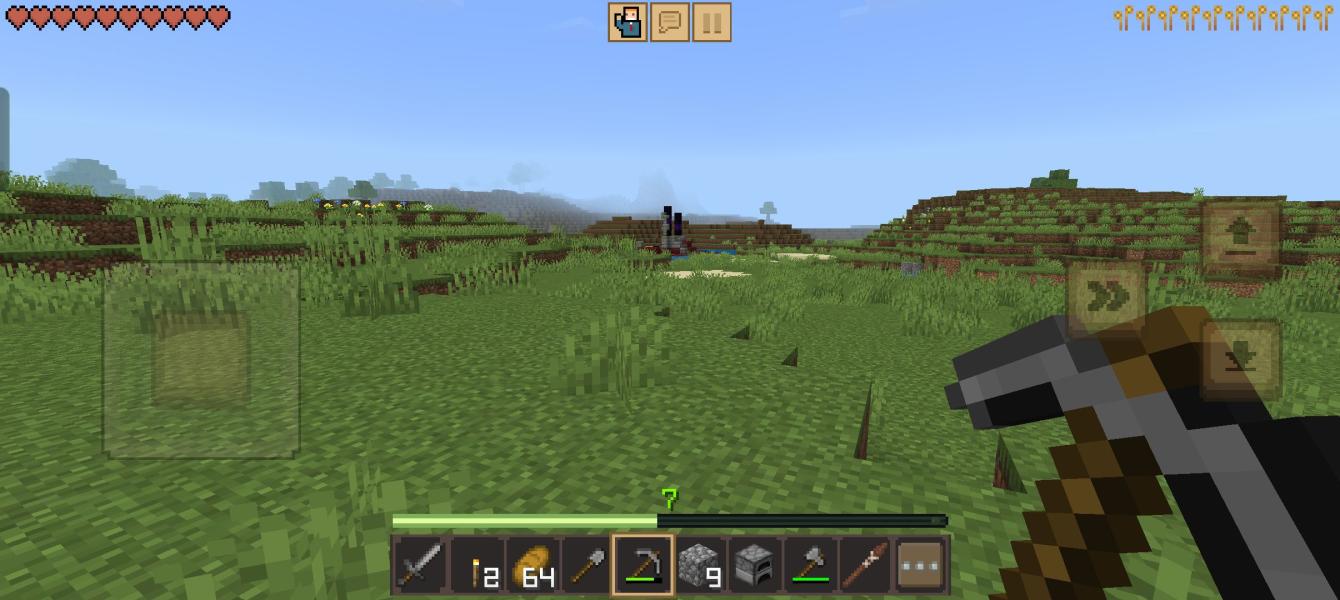Equip the shovel from the hotbar
Screen dimensions: 1340x600
pyautogui.click(x=587, y=566)
